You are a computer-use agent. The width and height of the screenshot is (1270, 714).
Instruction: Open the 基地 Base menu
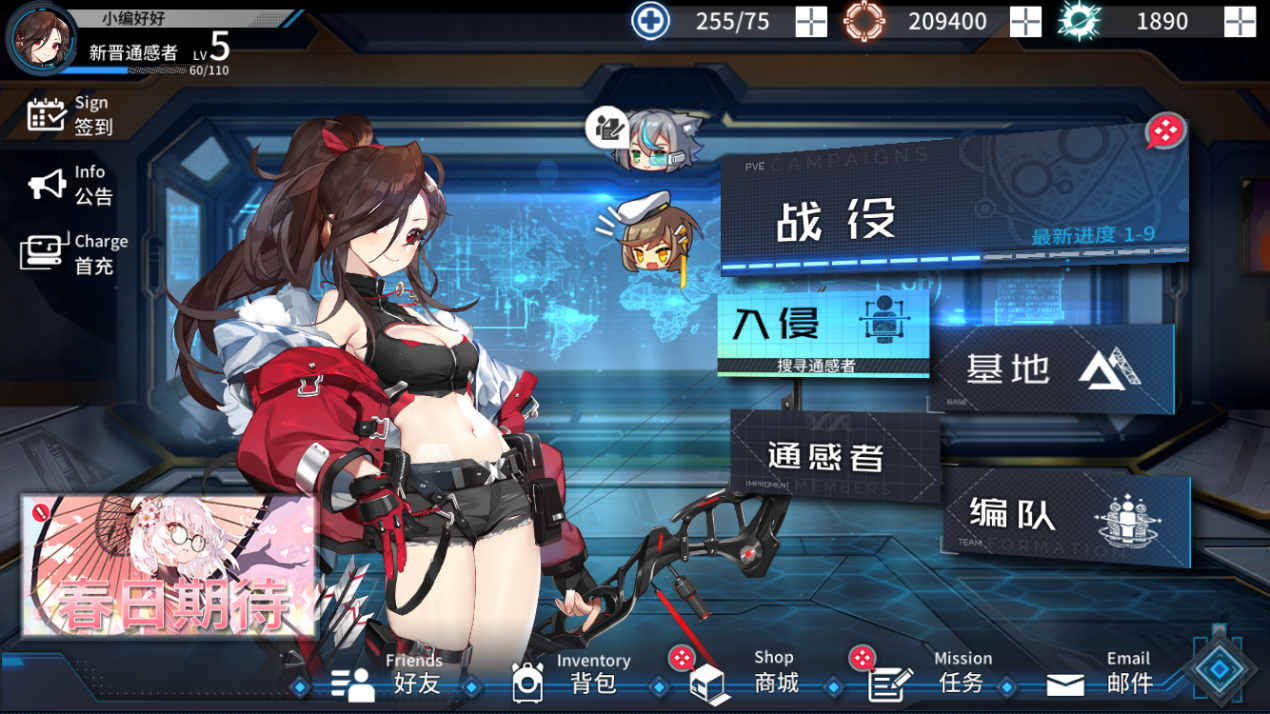tap(1050, 368)
